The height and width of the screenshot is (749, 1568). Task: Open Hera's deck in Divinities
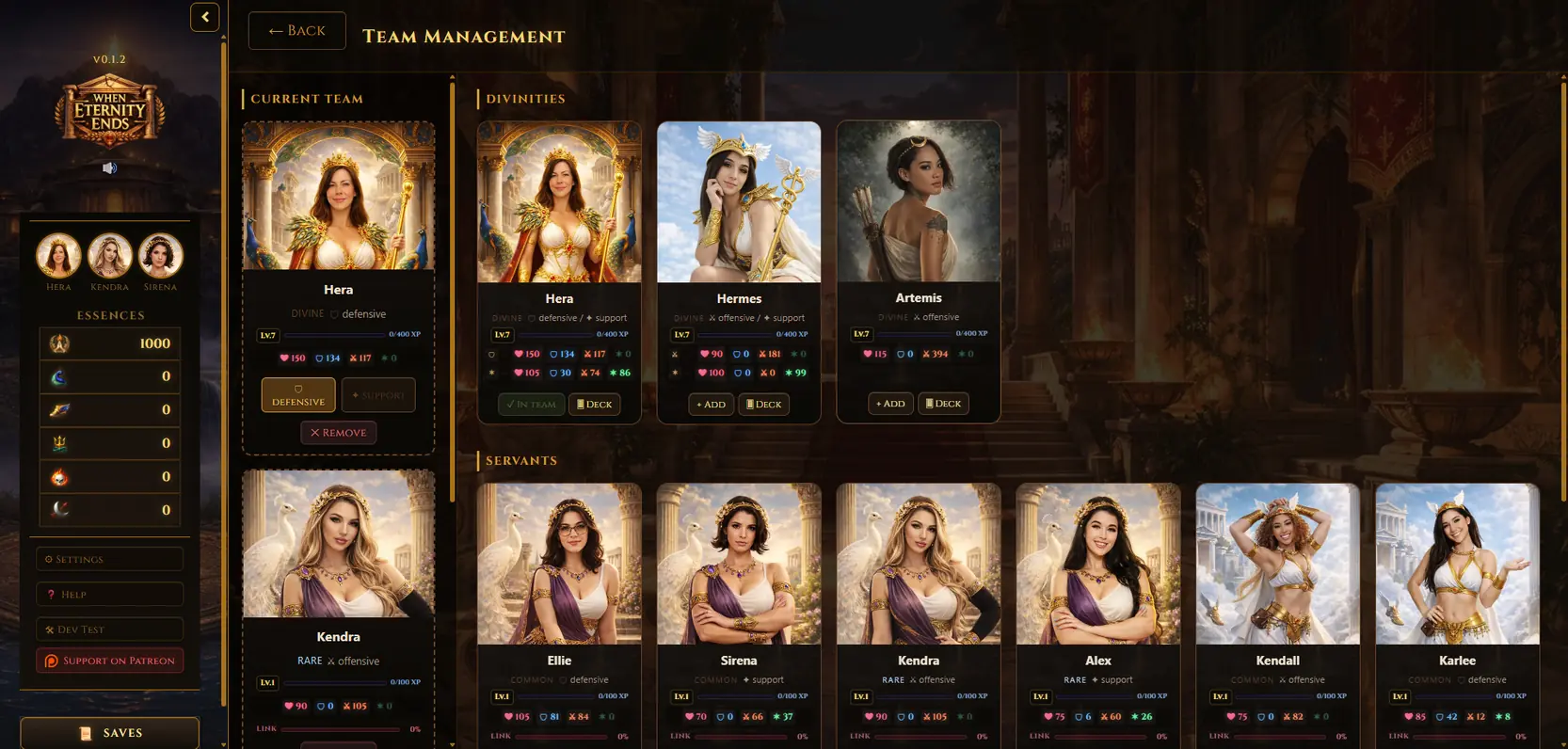click(595, 405)
